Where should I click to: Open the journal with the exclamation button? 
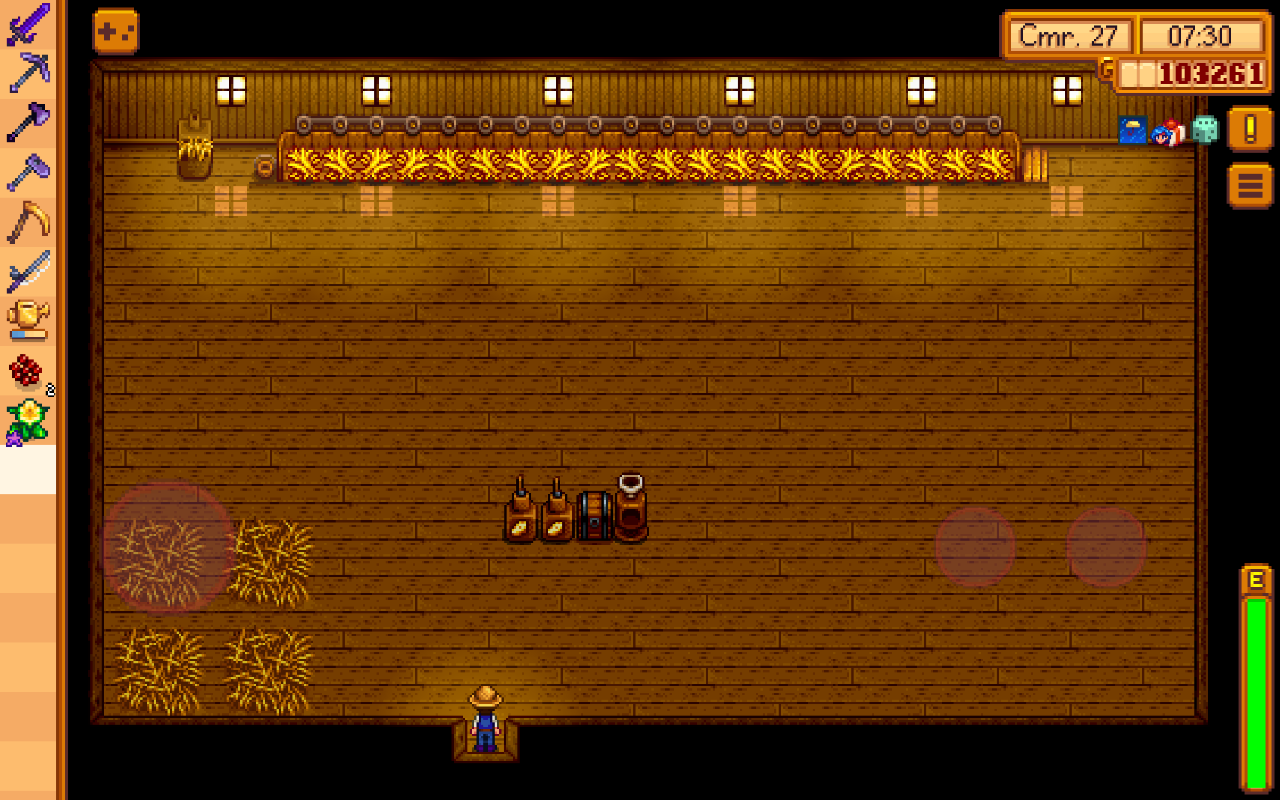pos(1250,129)
